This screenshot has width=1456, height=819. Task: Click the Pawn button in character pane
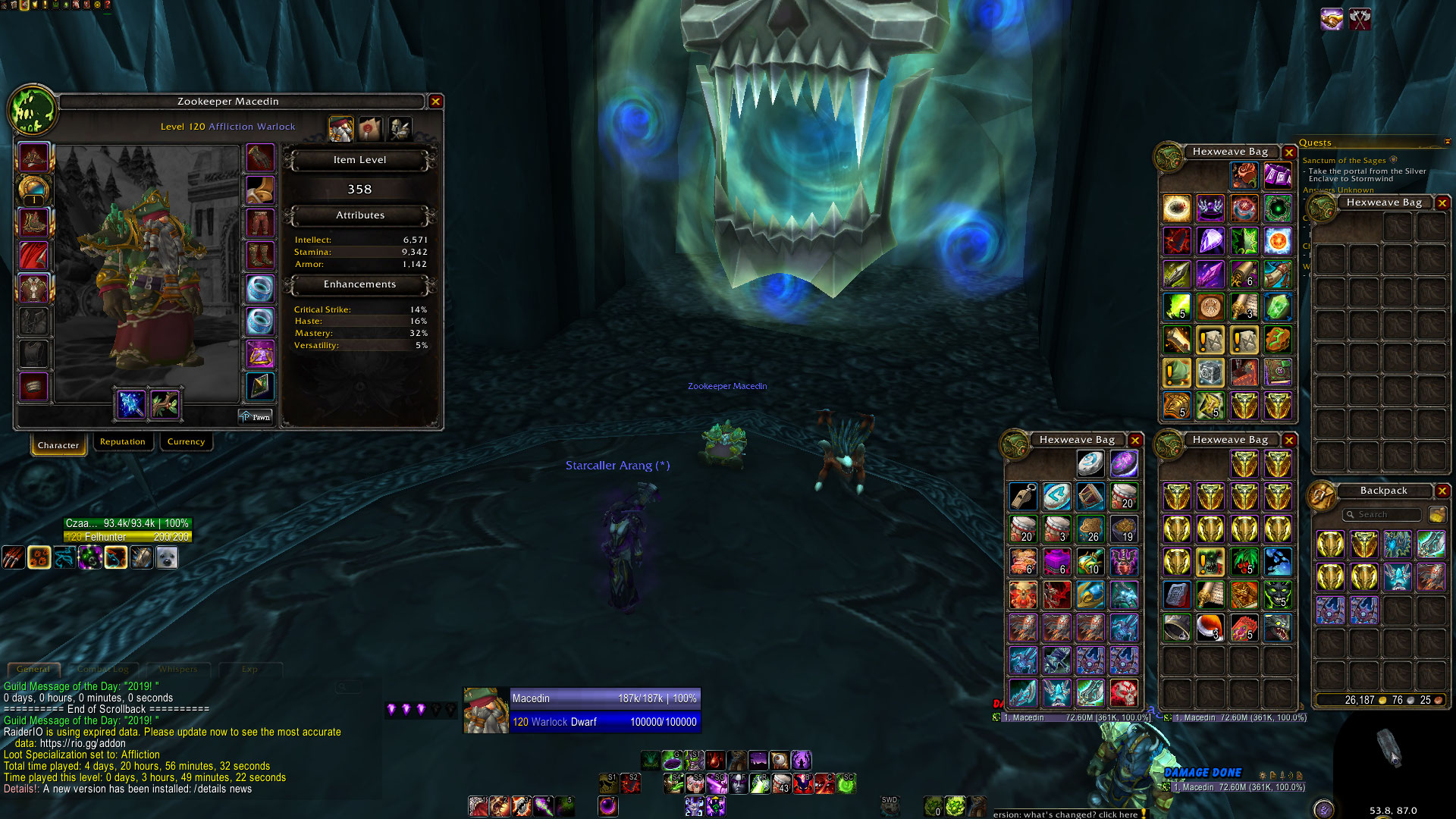256,417
